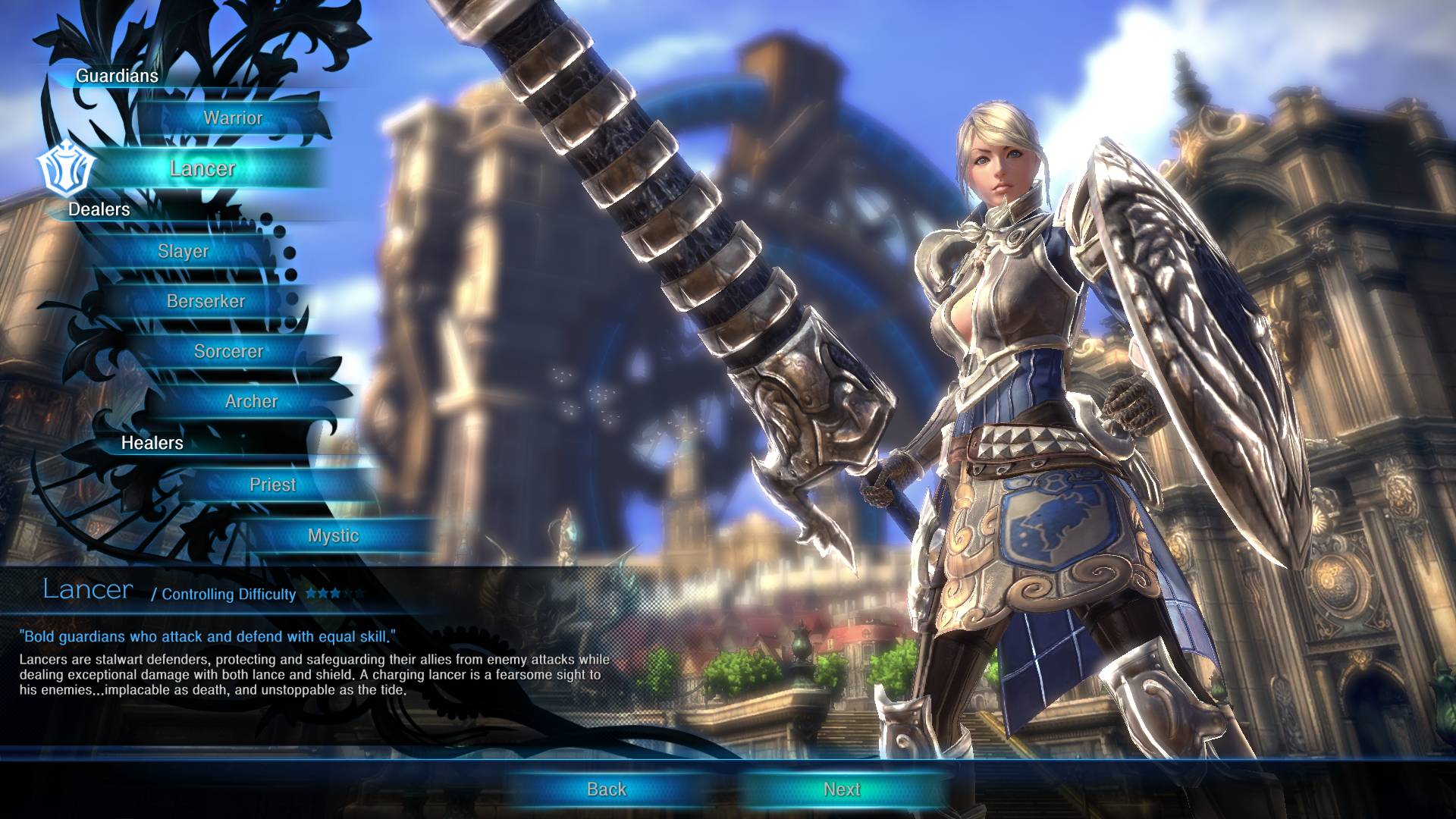This screenshot has height=819, width=1456.
Task: Pick the Priest healer class
Action: tap(273, 485)
